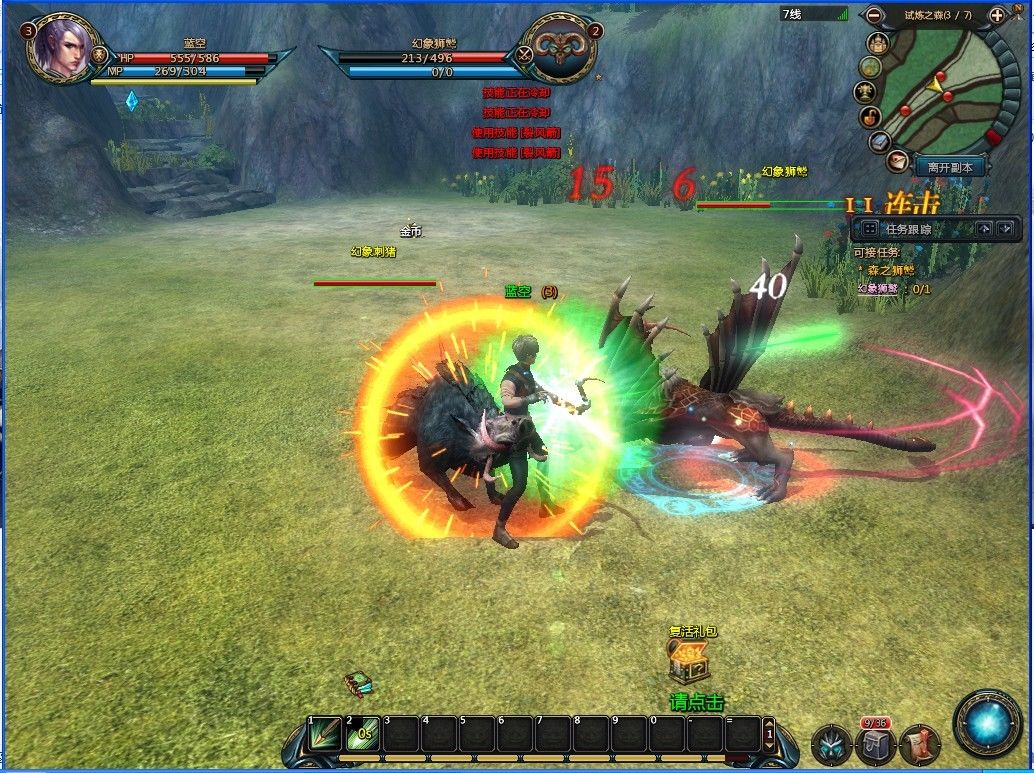Click the 幻象狮蝎 target portrait
The image size is (1034, 773).
point(559,47)
